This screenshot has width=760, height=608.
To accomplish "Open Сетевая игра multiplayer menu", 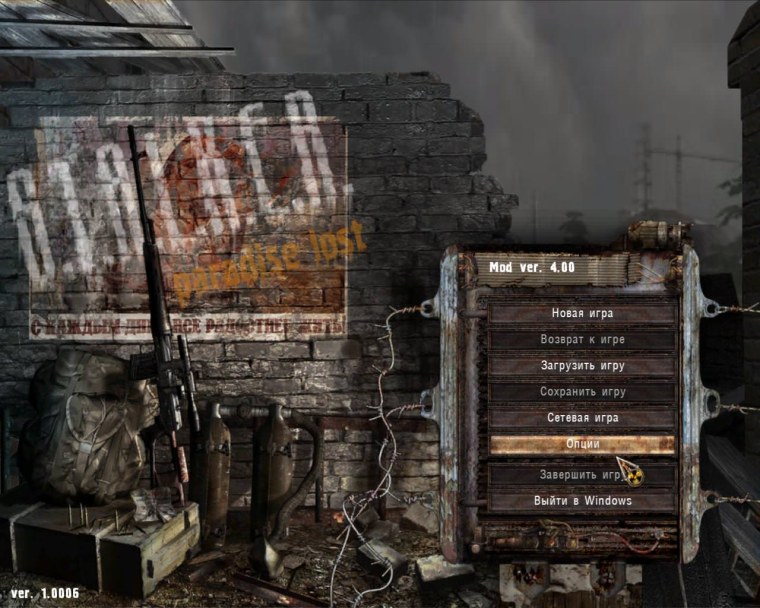I will (582, 418).
